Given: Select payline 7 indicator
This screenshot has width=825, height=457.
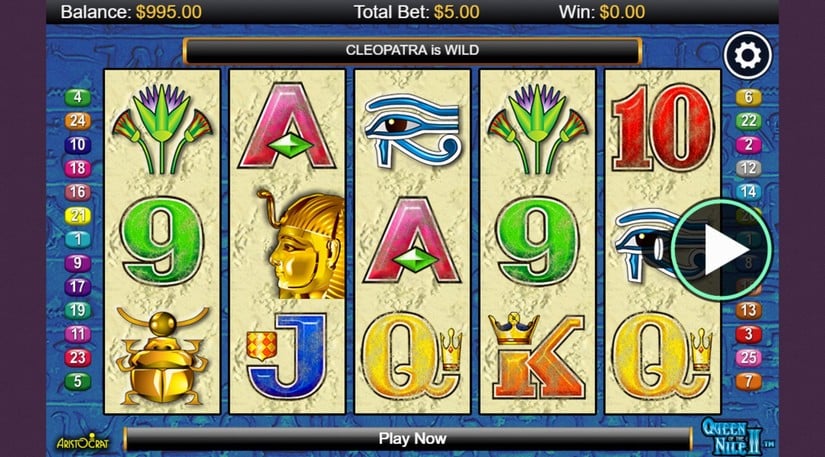Looking at the screenshot, I should click(x=748, y=381).
